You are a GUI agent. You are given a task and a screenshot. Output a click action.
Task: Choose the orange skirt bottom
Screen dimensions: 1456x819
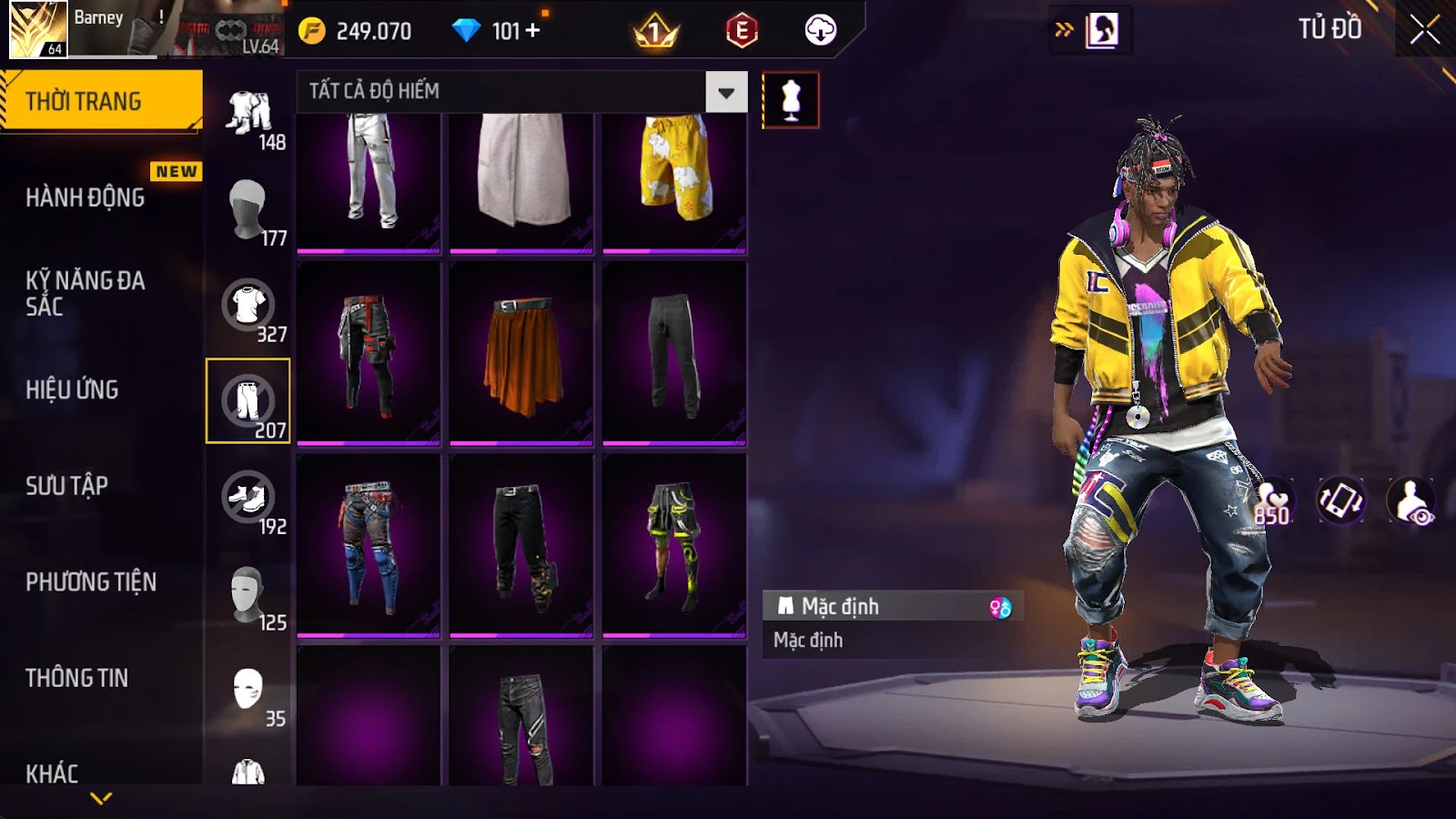tap(521, 353)
